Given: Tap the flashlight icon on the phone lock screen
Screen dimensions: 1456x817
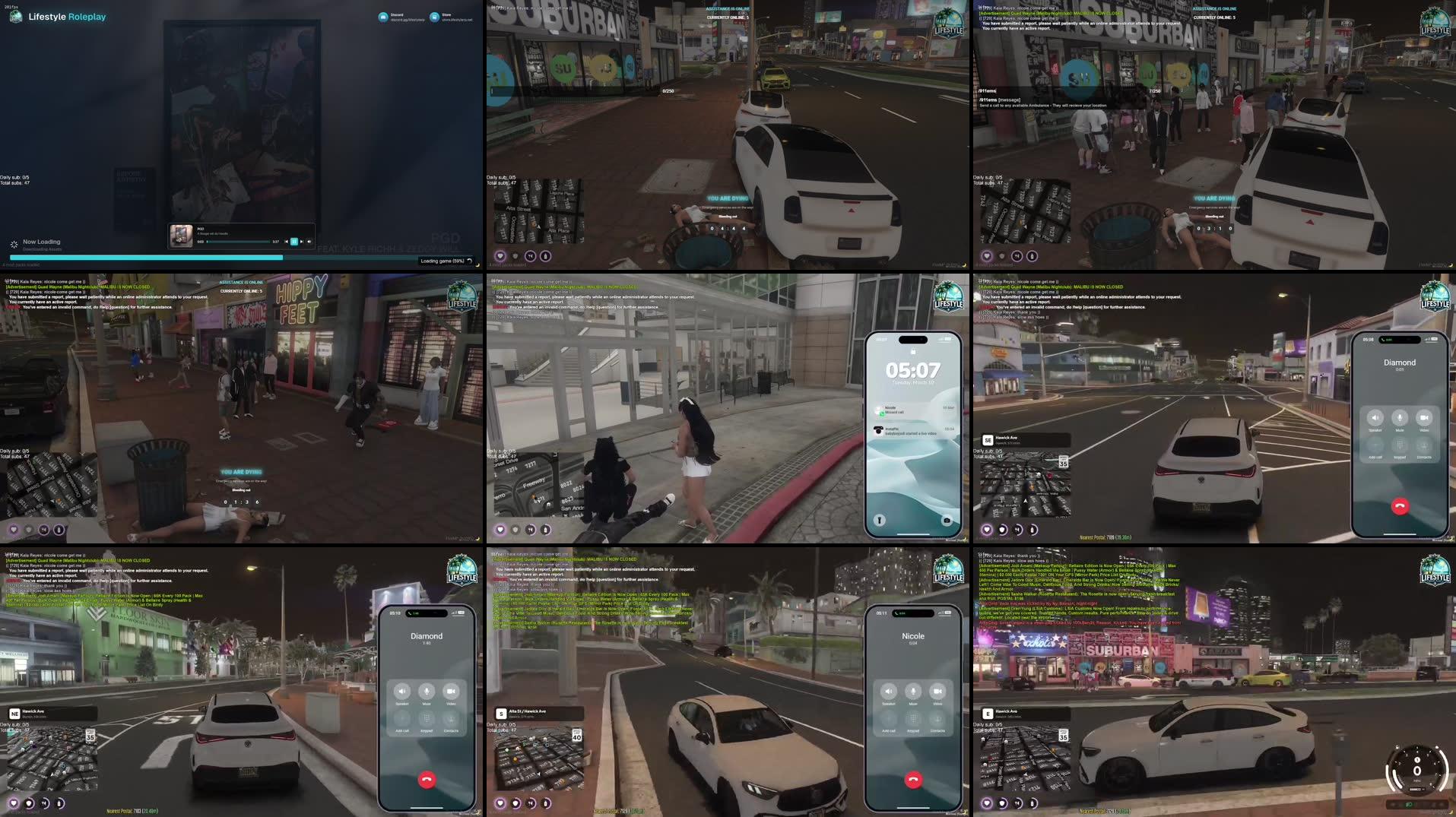Looking at the screenshot, I should [879, 520].
